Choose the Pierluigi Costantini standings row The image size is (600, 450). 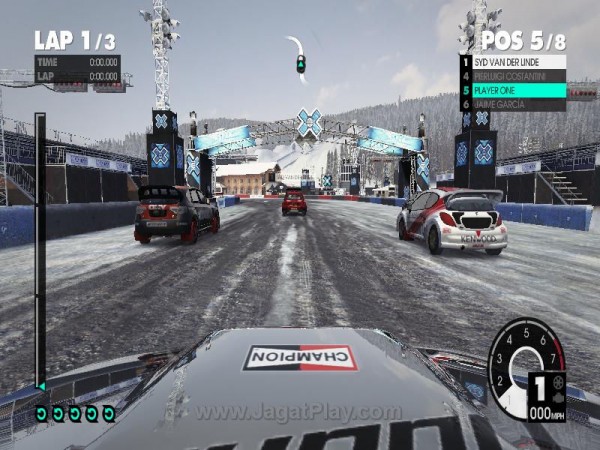tap(513, 76)
